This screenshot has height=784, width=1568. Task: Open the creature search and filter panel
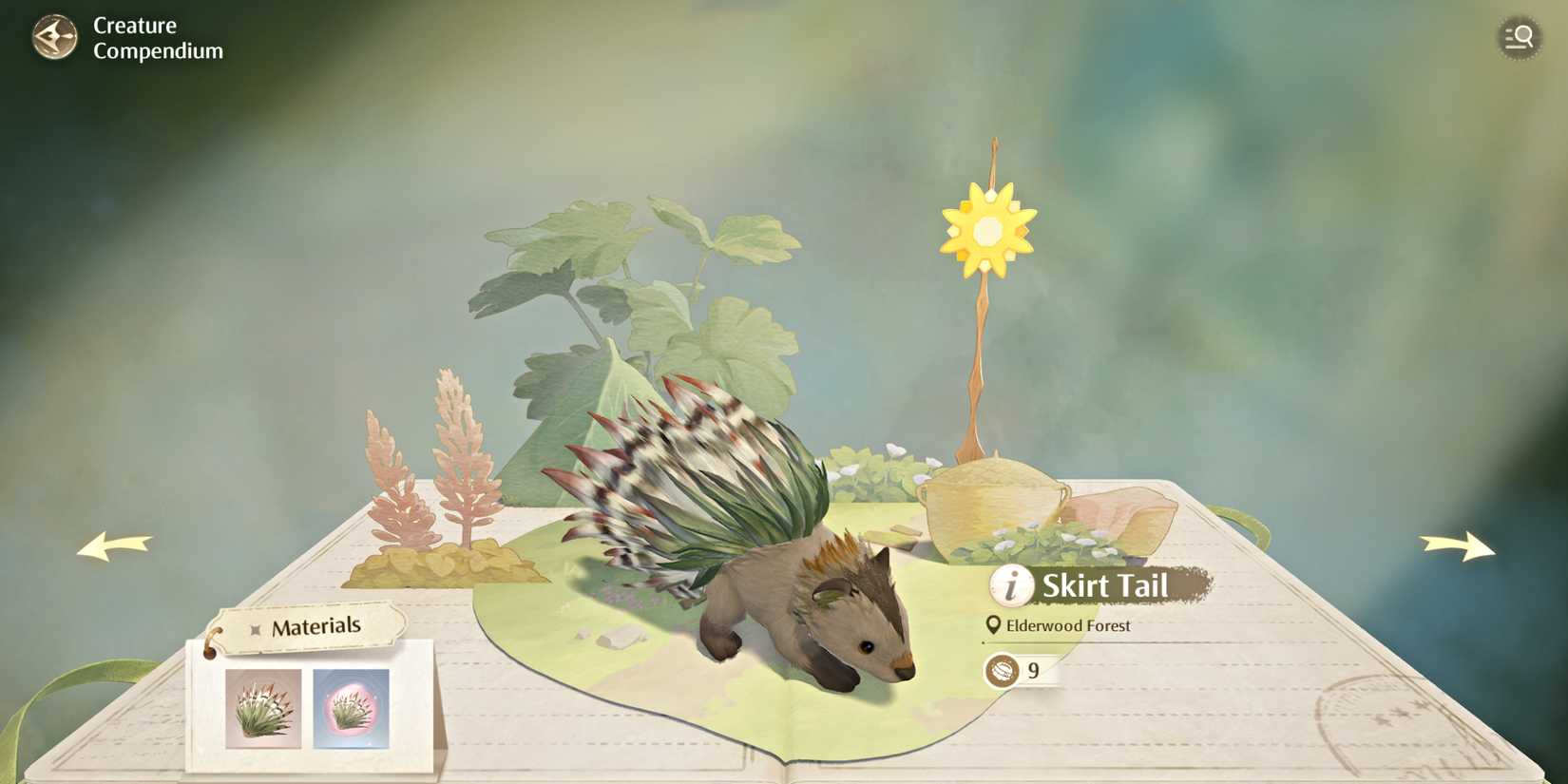click(1520, 38)
